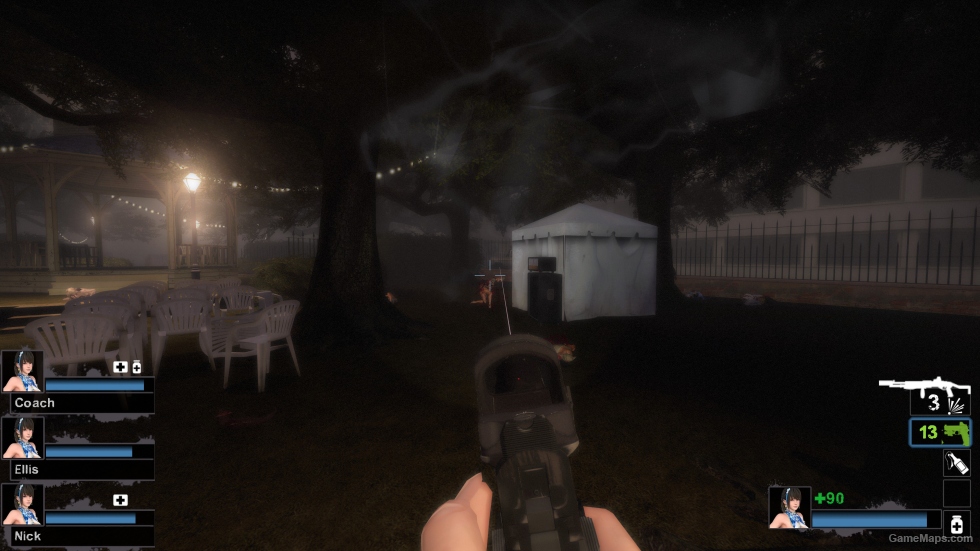
Task: Click your own character portrait
Action: 789,507
